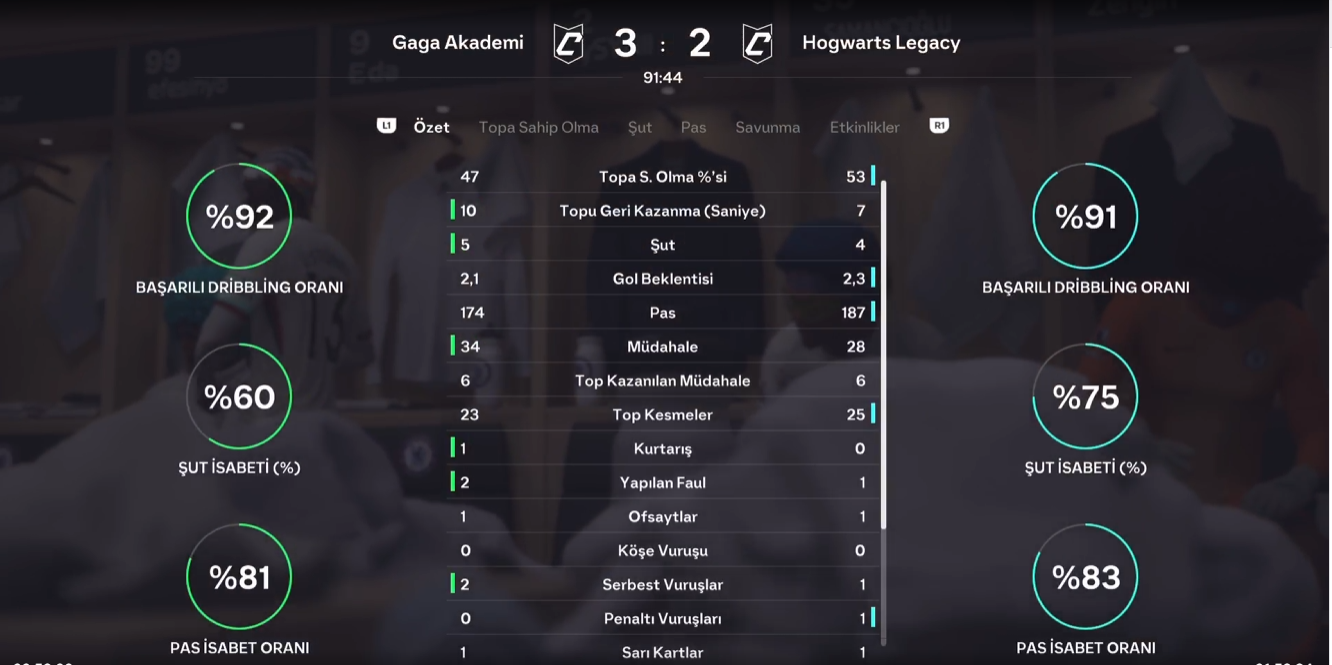
Task: Switch to the Savunma tab
Action: pos(767,127)
